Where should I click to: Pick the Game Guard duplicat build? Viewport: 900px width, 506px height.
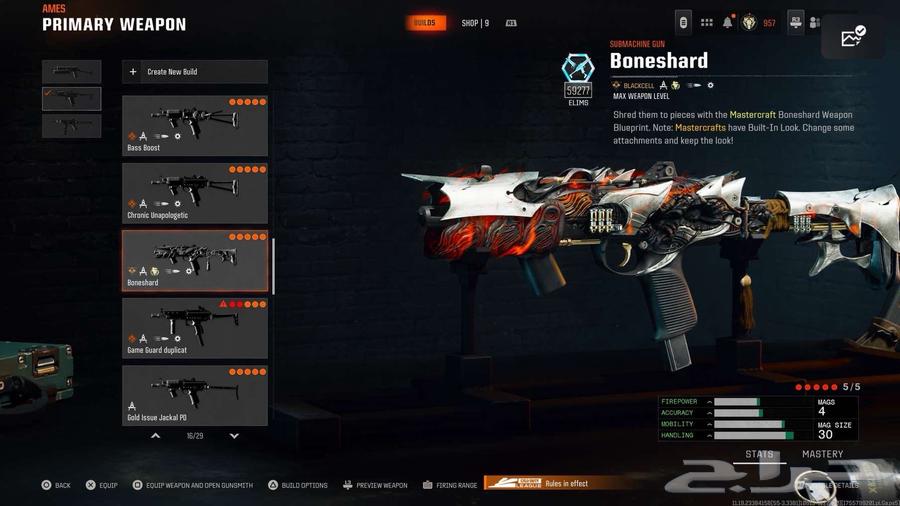coord(194,327)
